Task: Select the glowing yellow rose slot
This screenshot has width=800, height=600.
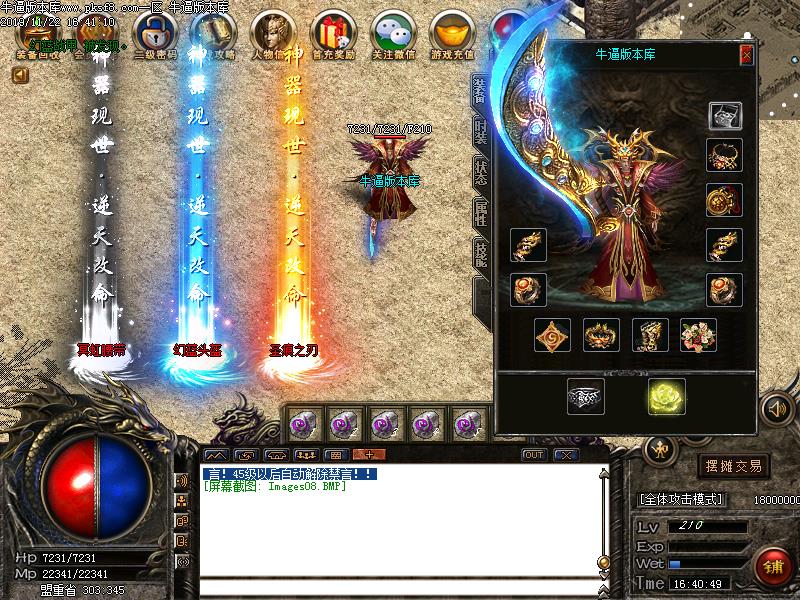Action: point(664,397)
